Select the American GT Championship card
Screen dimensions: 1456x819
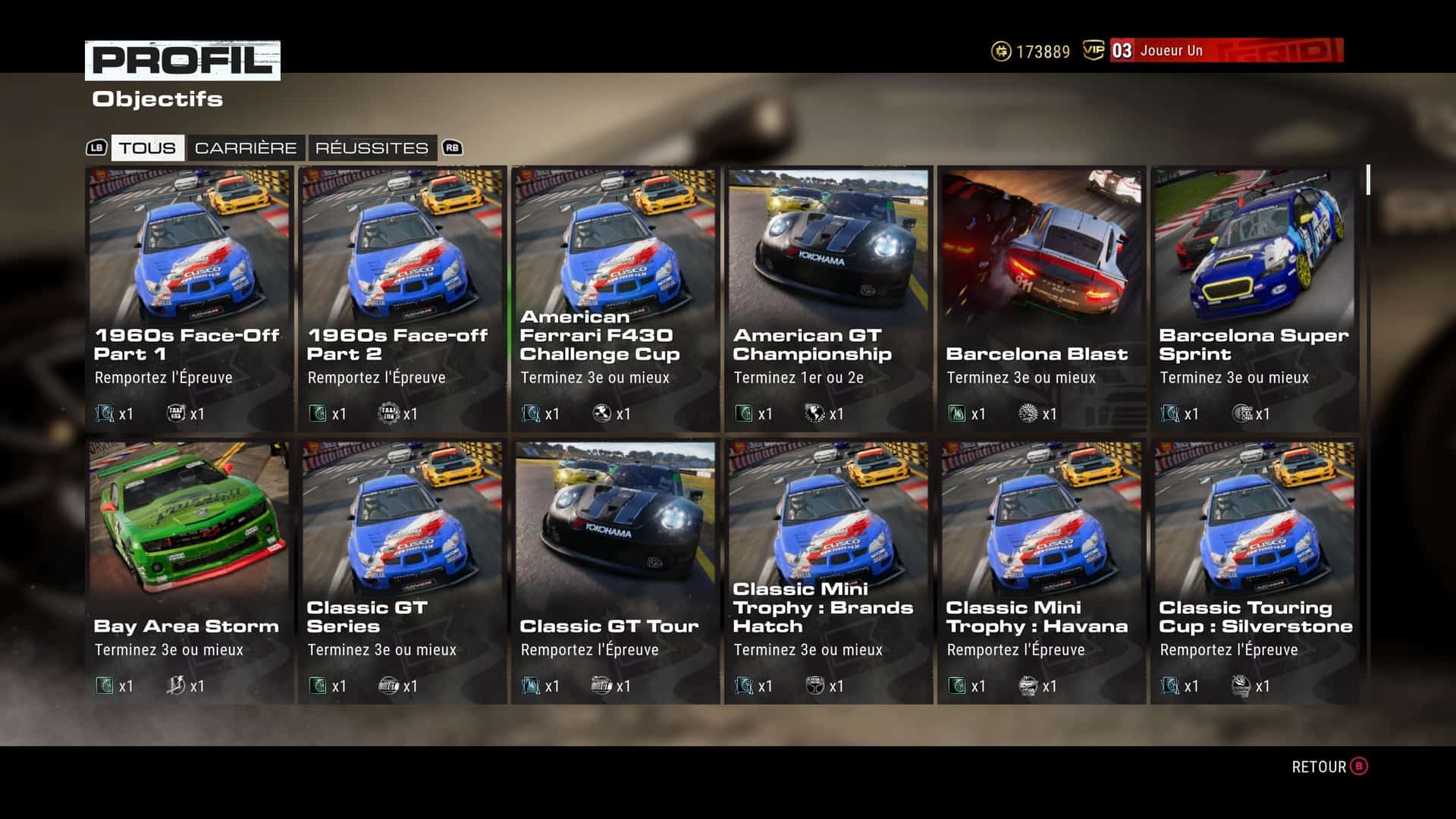point(828,299)
